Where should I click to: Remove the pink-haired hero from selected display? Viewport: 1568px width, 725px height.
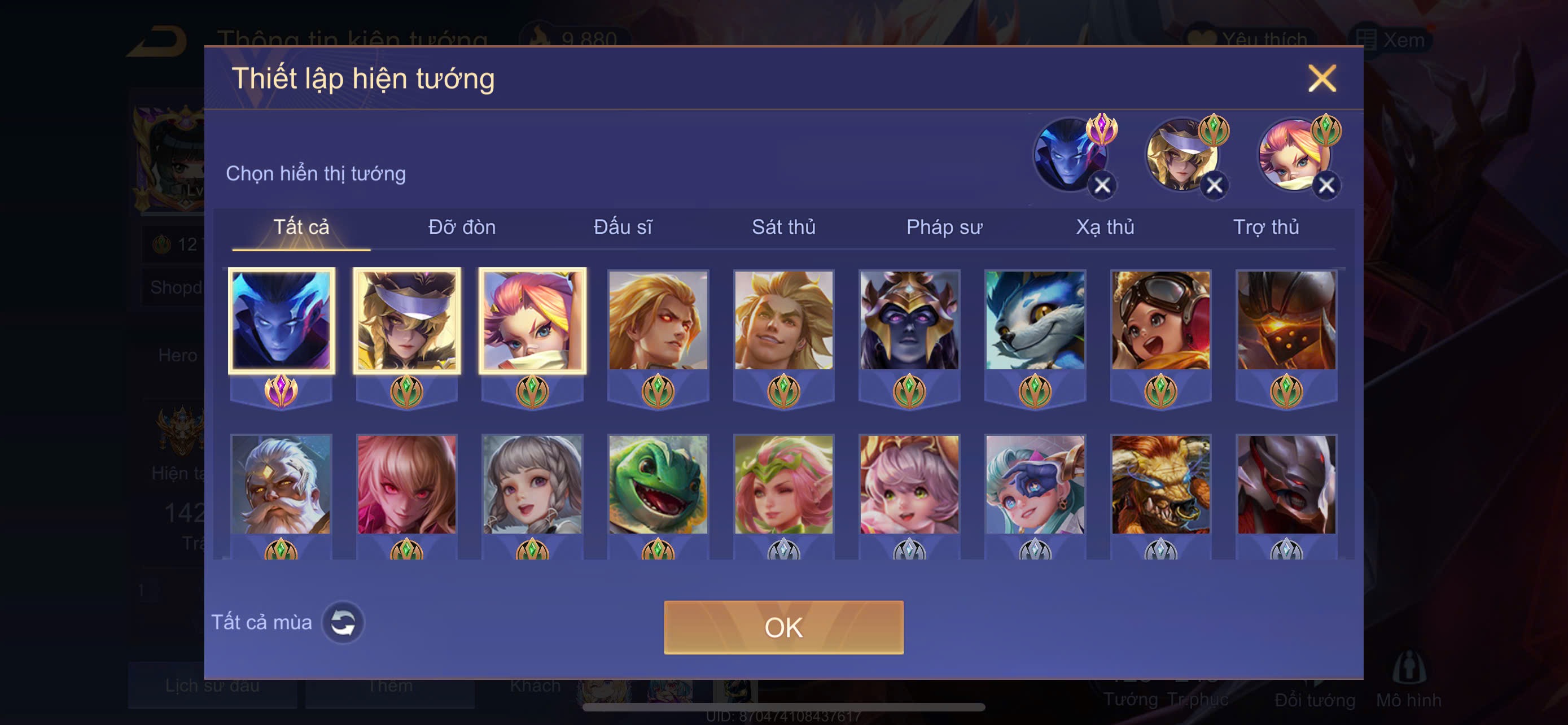[x=1326, y=185]
